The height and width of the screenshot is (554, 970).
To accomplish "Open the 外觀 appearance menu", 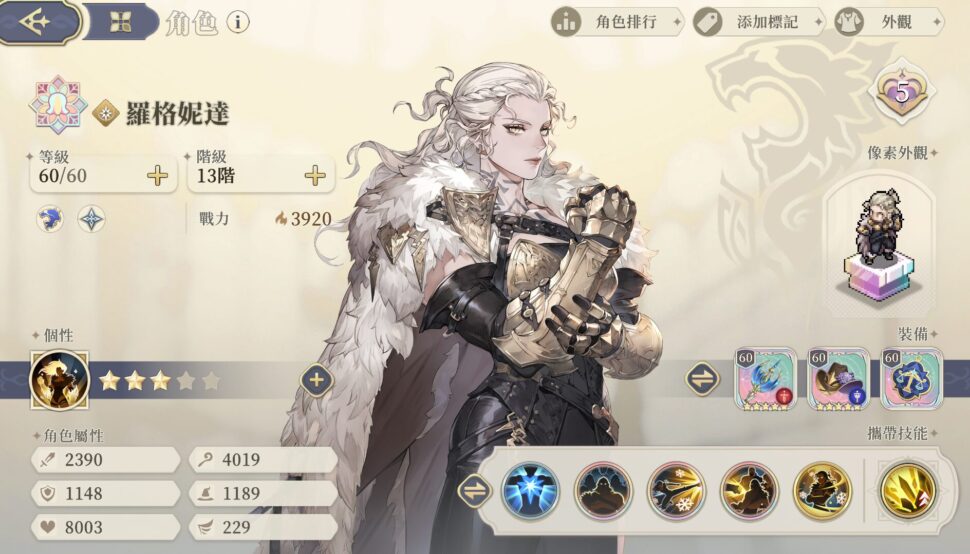I will tap(888, 21).
